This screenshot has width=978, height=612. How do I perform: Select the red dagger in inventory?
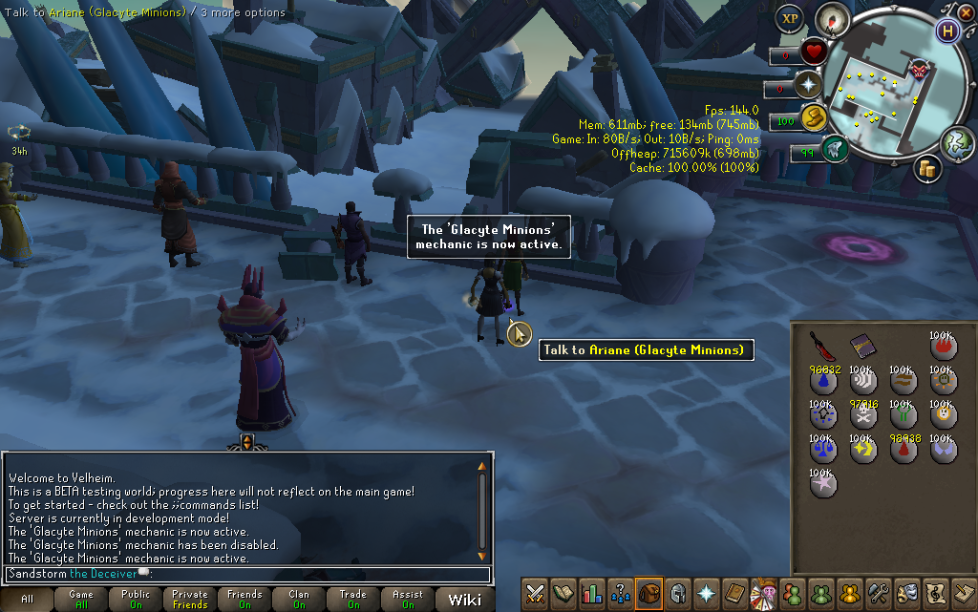pyautogui.click(x=823, y=346)
